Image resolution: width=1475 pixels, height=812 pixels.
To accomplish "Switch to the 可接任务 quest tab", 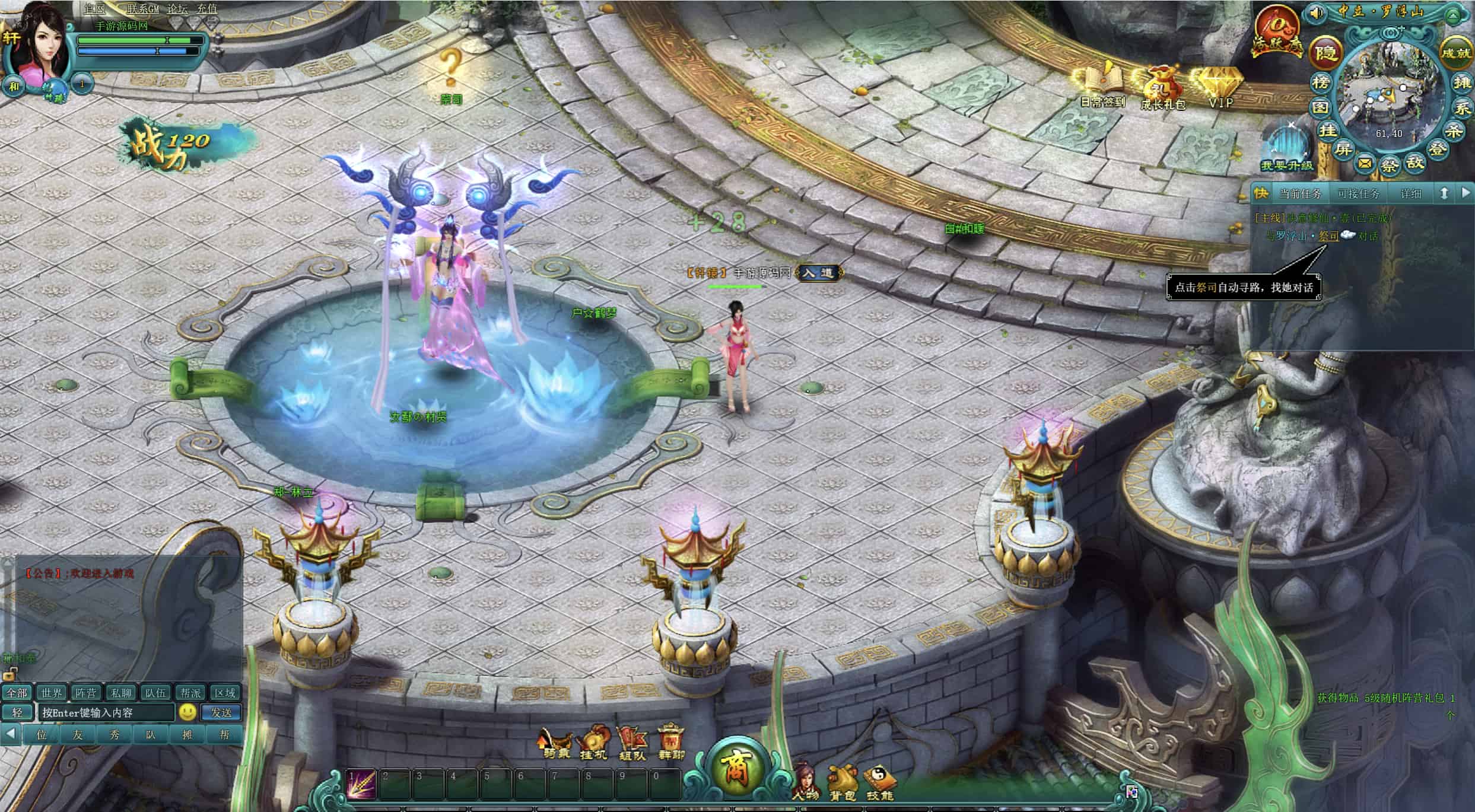I will [x=1359, y=194].
